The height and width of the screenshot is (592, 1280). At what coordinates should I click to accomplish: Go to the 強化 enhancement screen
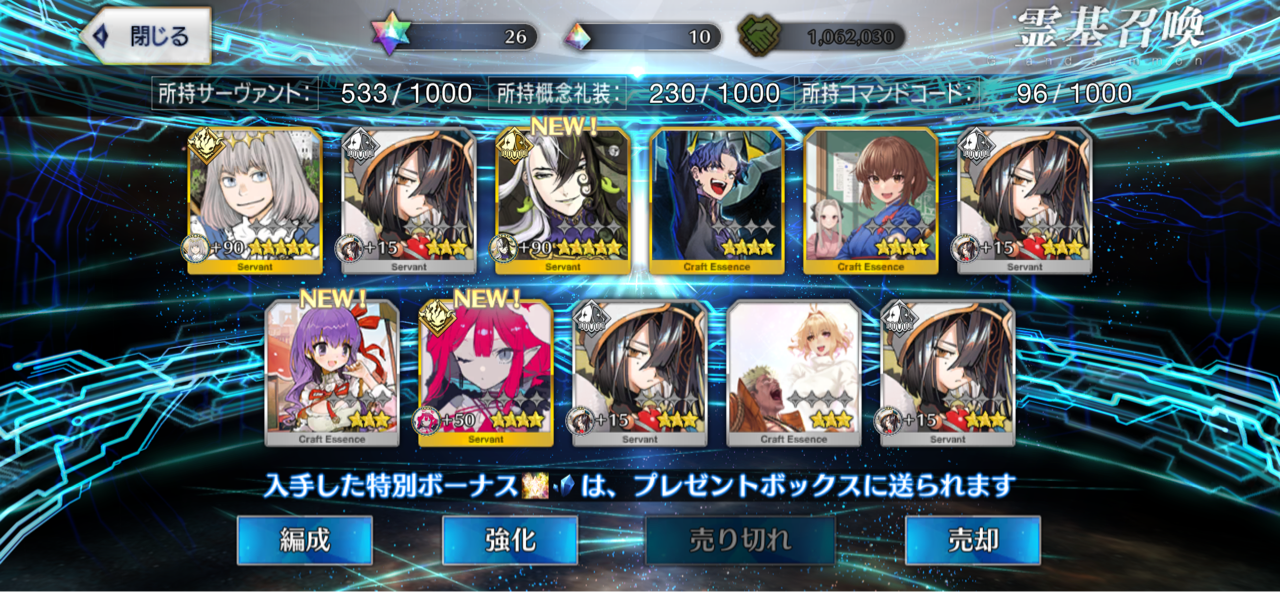[x=509, y=541]
